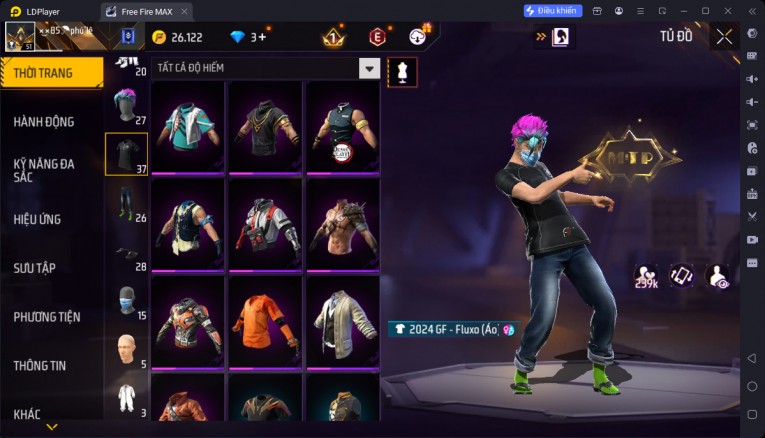
Task: Select the beige blazer top
Action: tap(343, 320)
